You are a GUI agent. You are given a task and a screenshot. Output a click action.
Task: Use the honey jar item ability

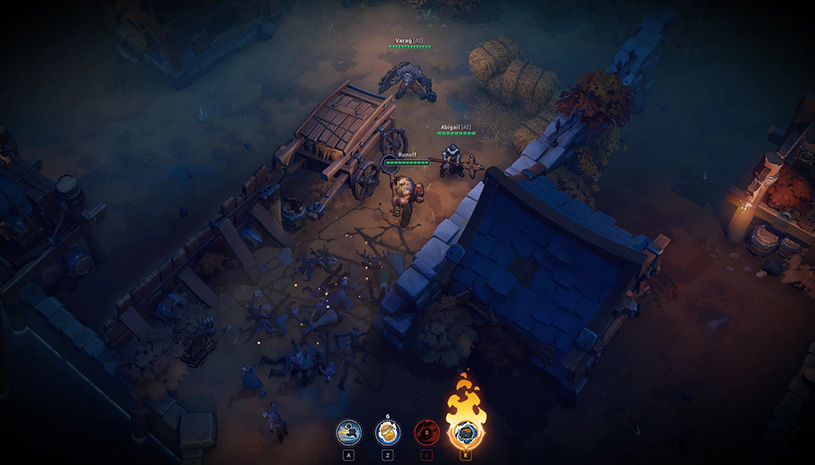387,432
